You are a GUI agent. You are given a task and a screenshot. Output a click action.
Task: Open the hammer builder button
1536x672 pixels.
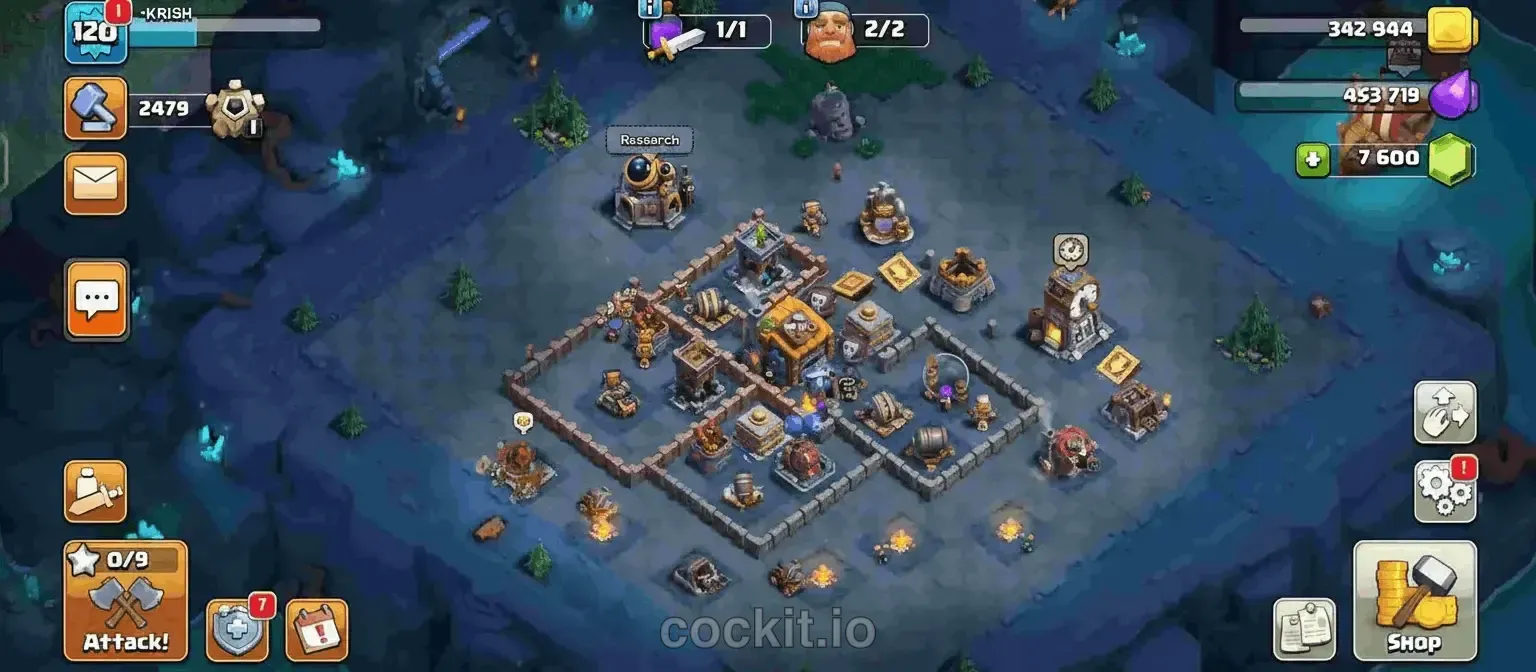(x=96, y=108)
